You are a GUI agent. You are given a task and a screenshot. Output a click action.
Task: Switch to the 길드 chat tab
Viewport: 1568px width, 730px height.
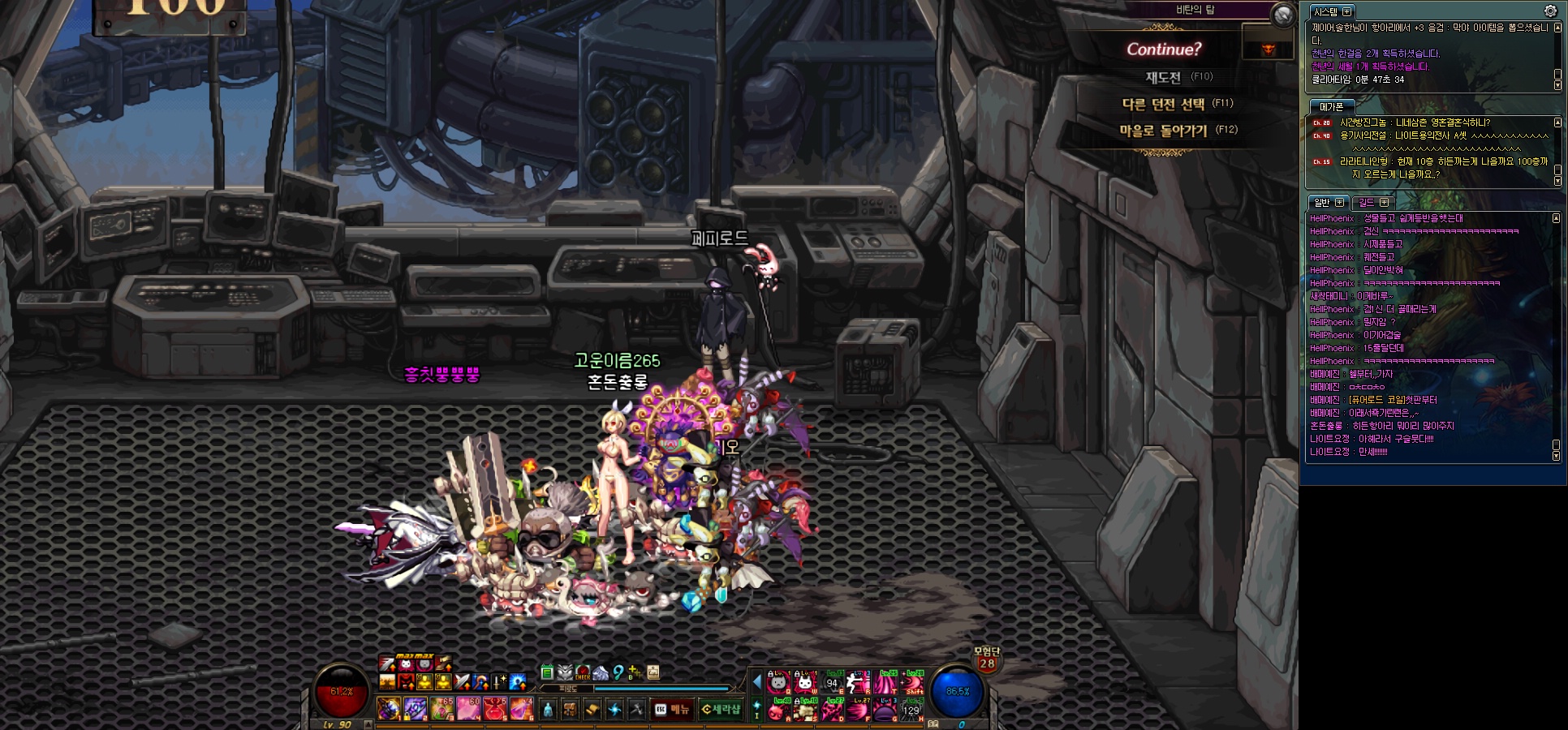pos(1372,202)
